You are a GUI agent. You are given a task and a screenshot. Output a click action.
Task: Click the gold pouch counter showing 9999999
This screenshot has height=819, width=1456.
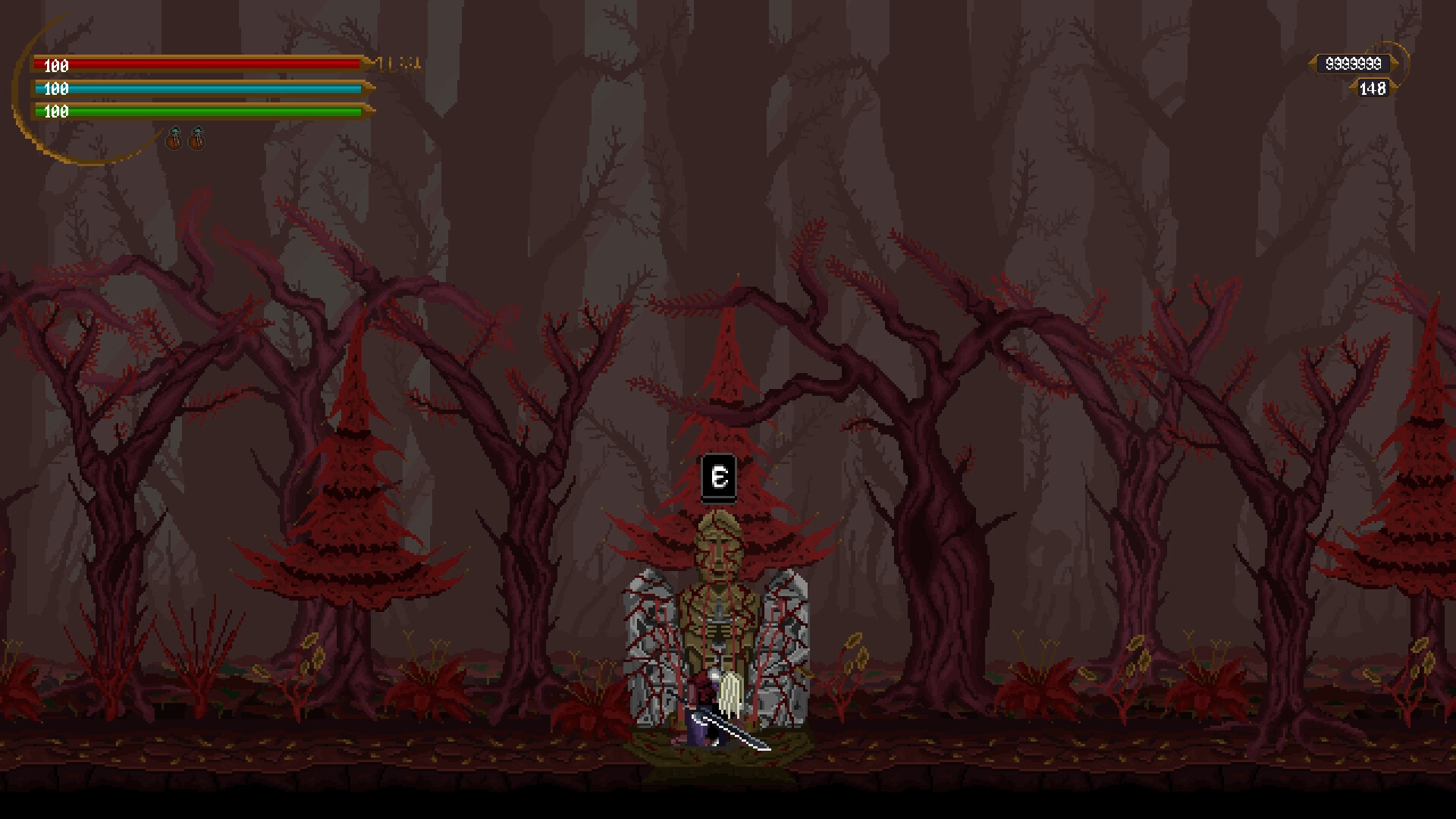coord(1353,64)
